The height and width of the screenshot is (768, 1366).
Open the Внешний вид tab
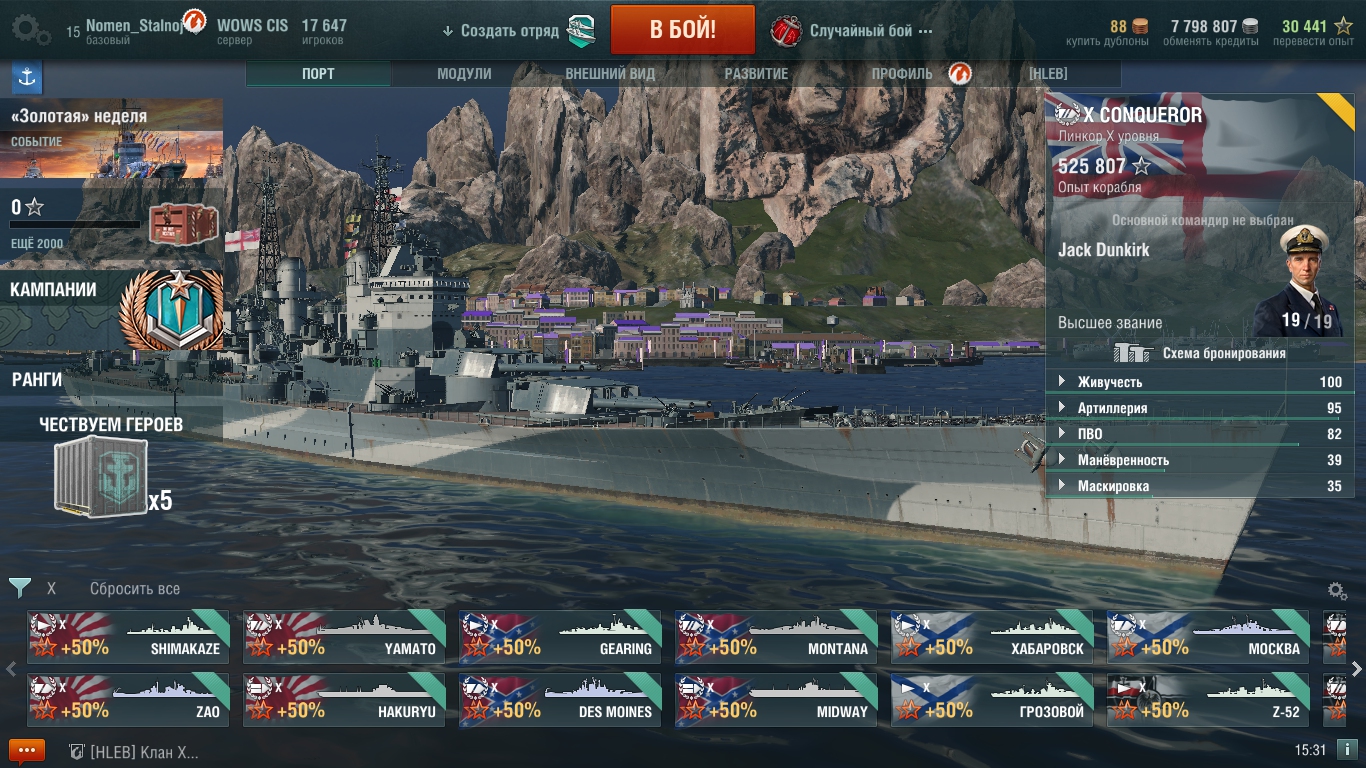tap(610, 74)
